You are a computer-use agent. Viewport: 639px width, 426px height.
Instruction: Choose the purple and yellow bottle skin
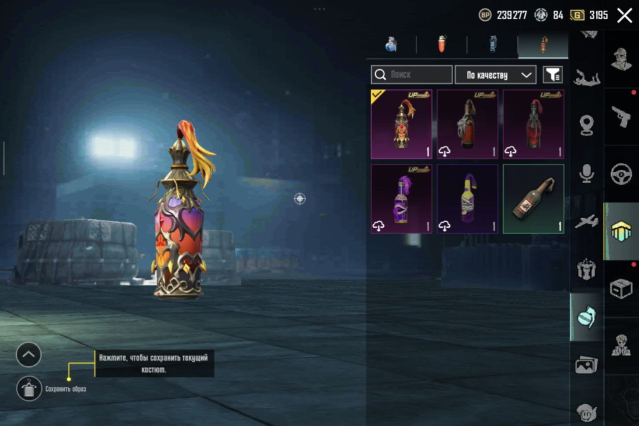467,199
